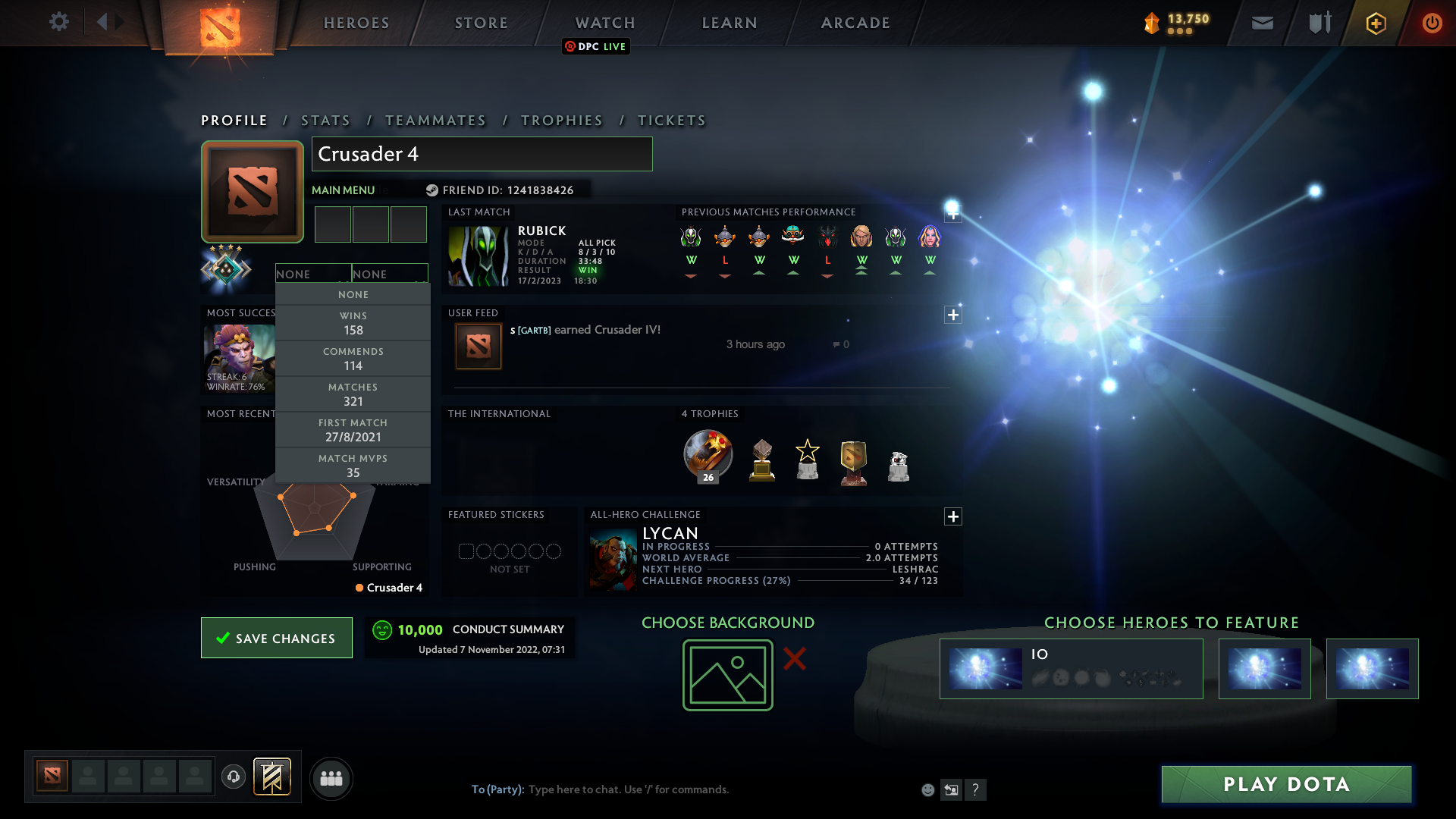Expand the Previous Matches Performance panel with plus
This screenshot has width=1456, height=819.
pos(953,214)
